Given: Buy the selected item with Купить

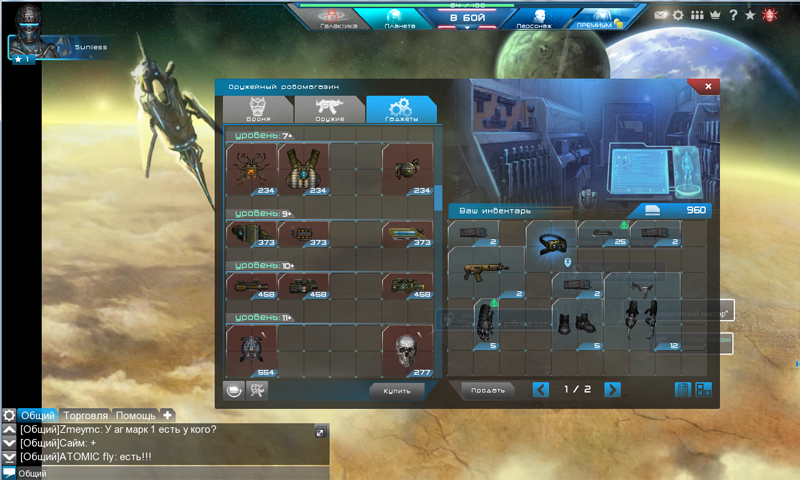Looking at the screenshot, I should coord(397,390).
